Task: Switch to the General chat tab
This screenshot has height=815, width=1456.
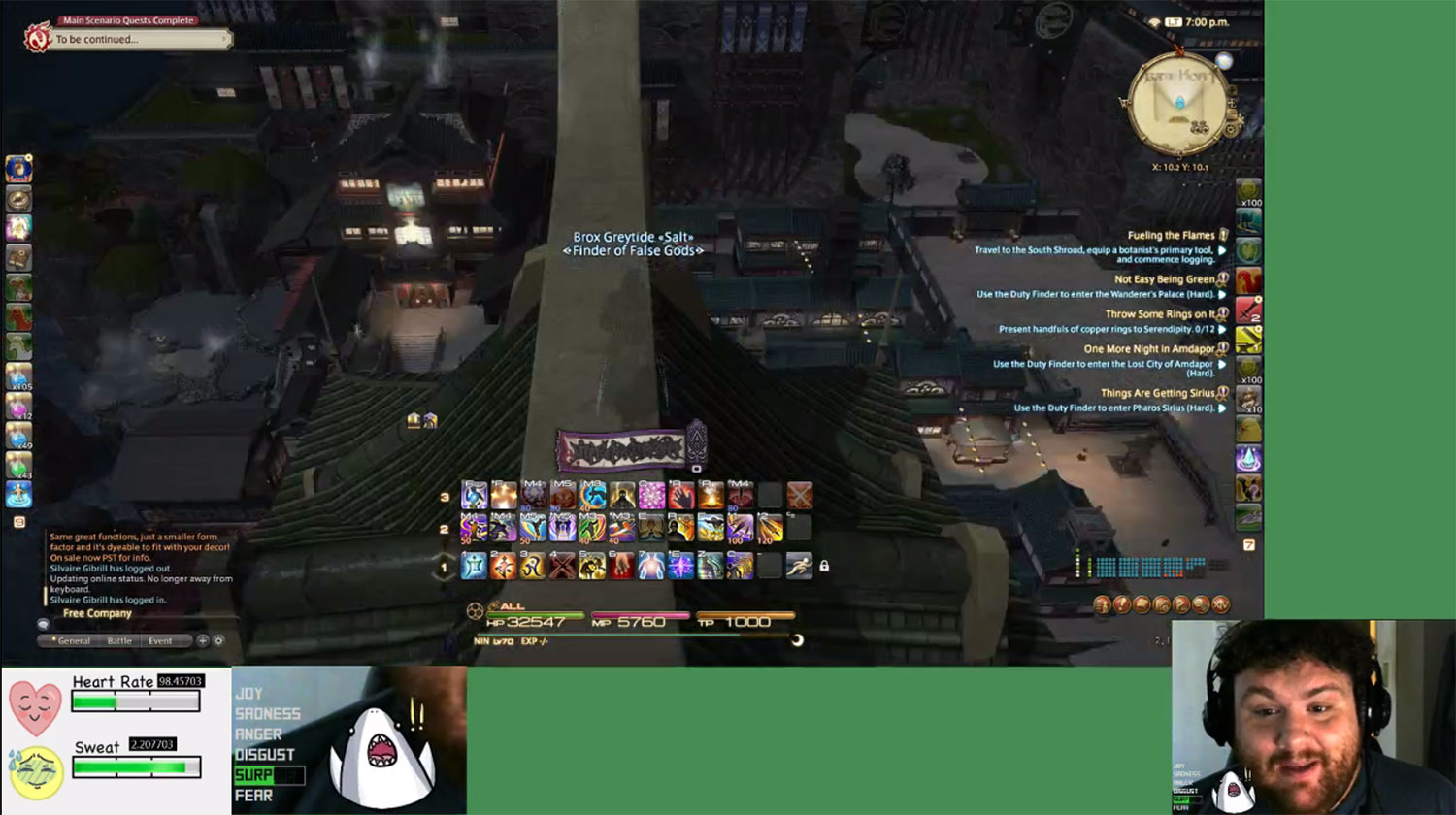Action: [x=74, y=641]
